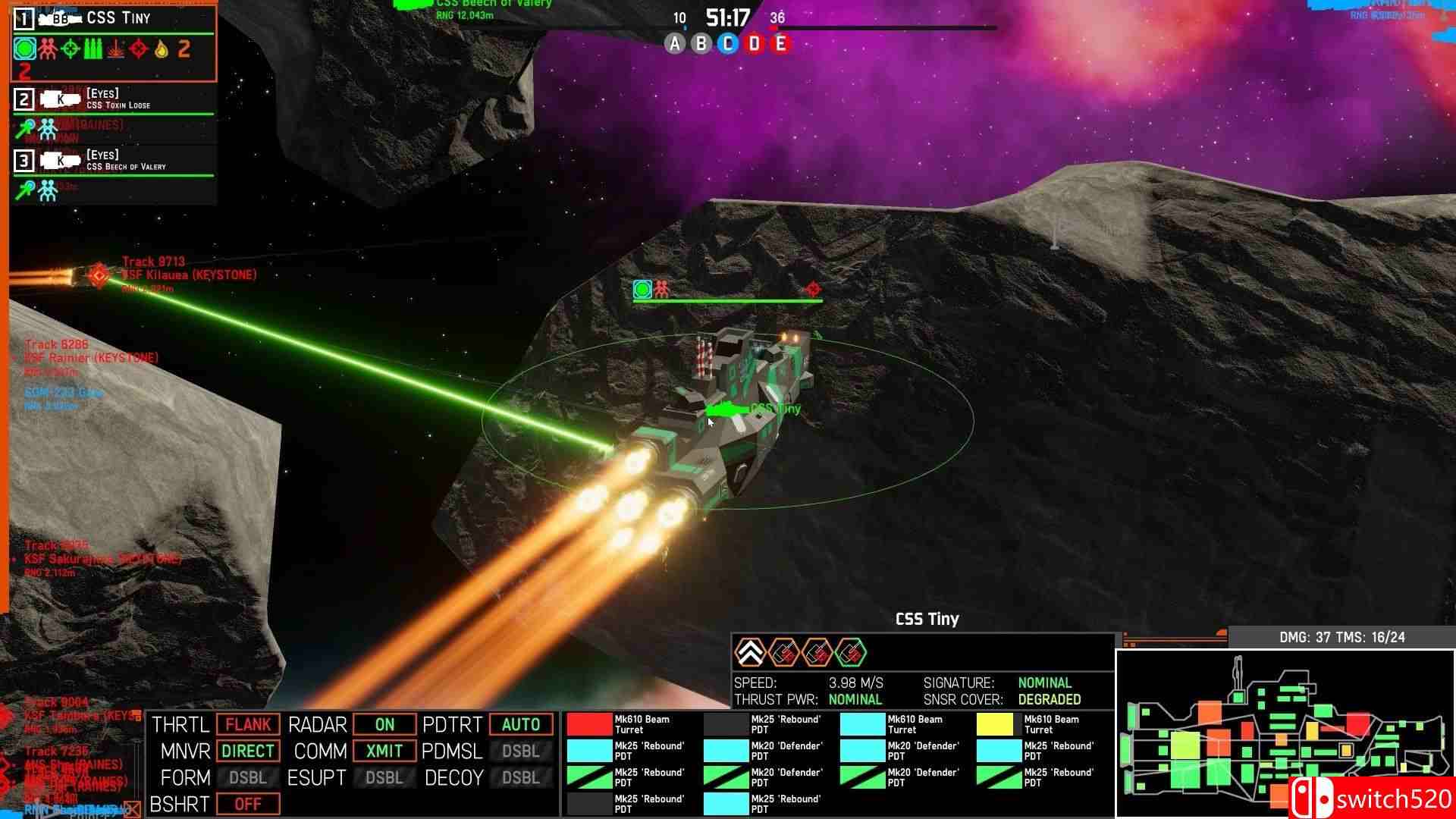The width and height of the screenshot is (1456, 819).
Task: Click the DECOY DSBL button
Action: point(521,777)
